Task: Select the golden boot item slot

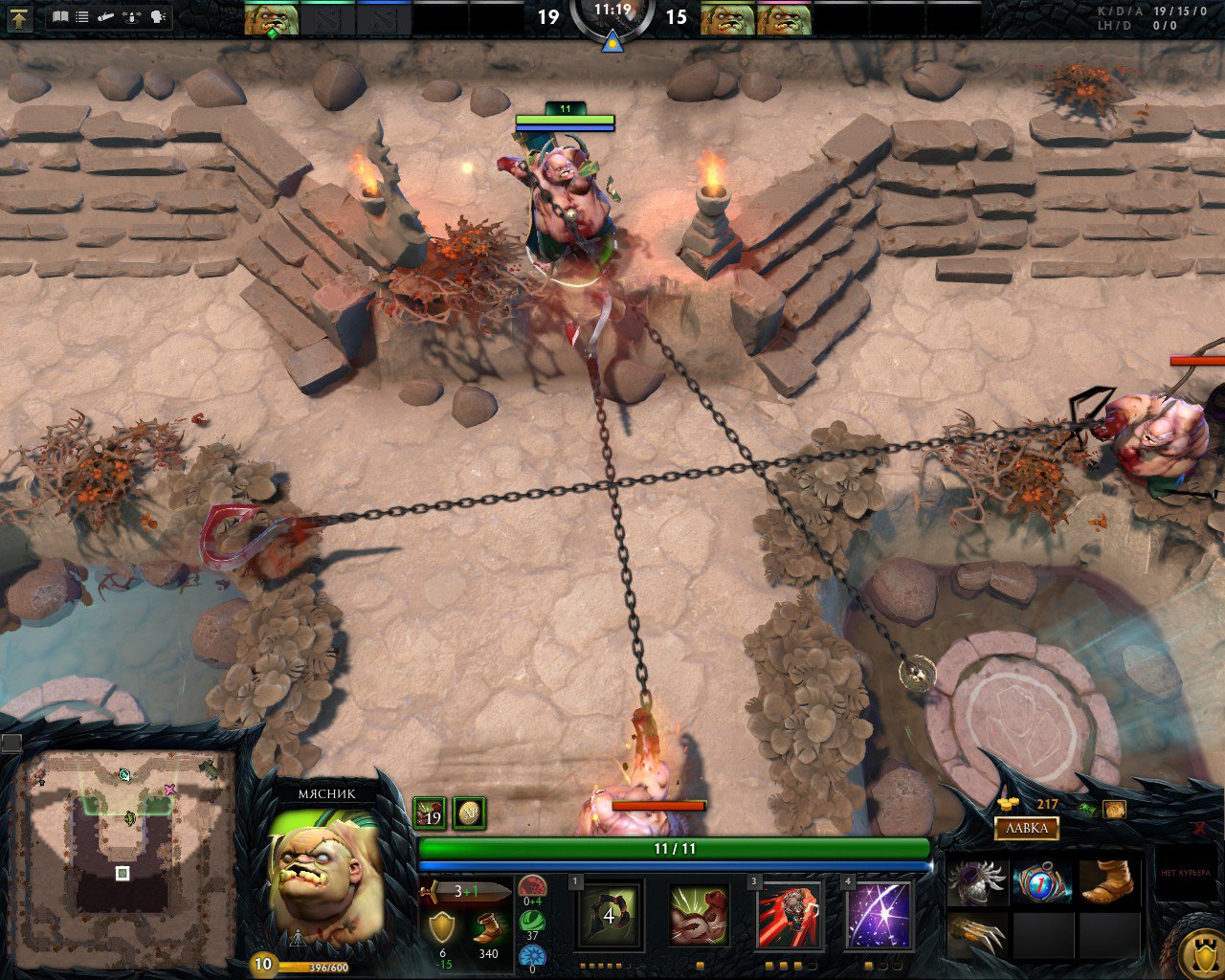Action: pos(1107,881)
